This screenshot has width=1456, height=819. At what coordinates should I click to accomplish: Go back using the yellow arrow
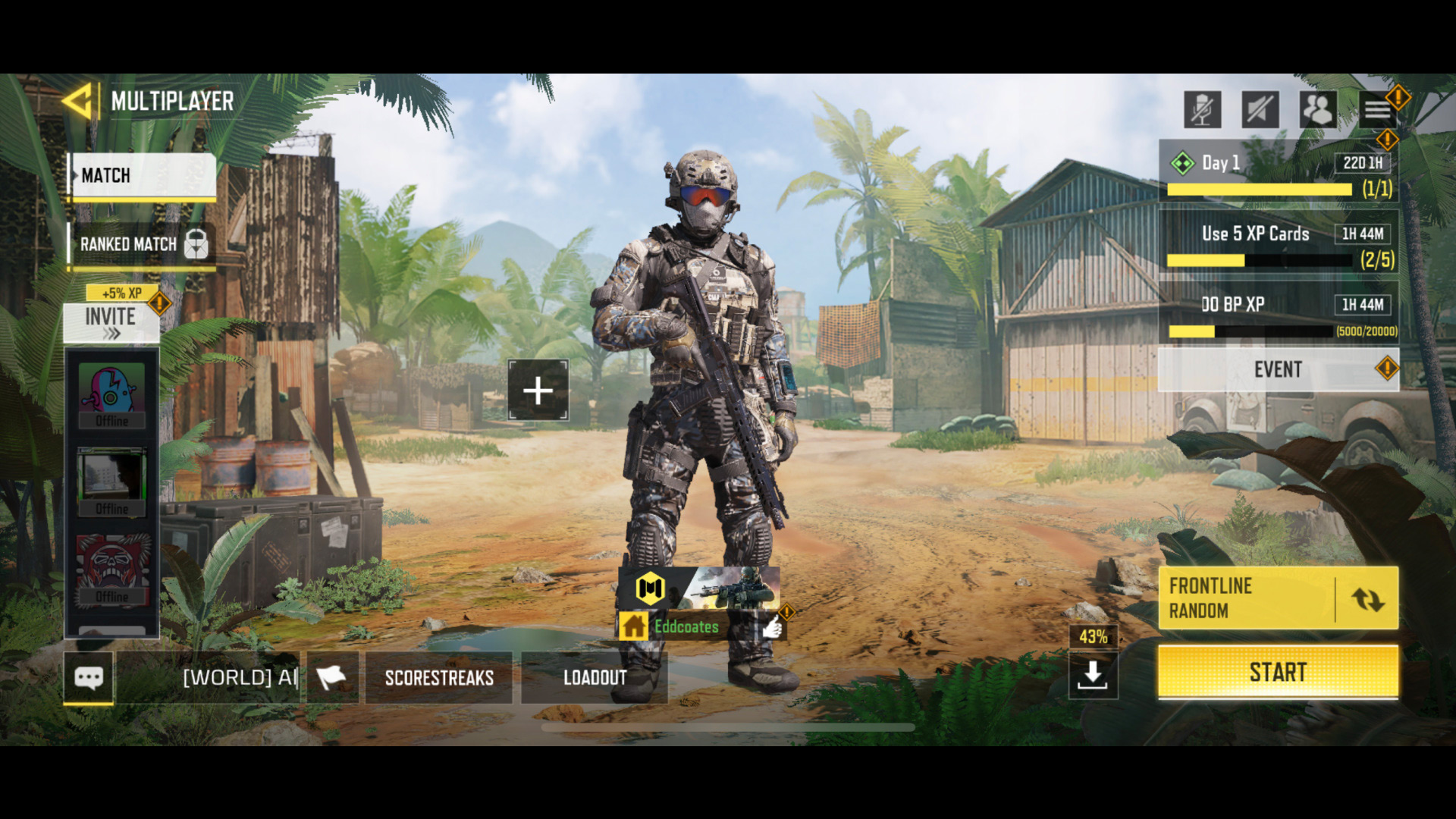click(77, 101)
